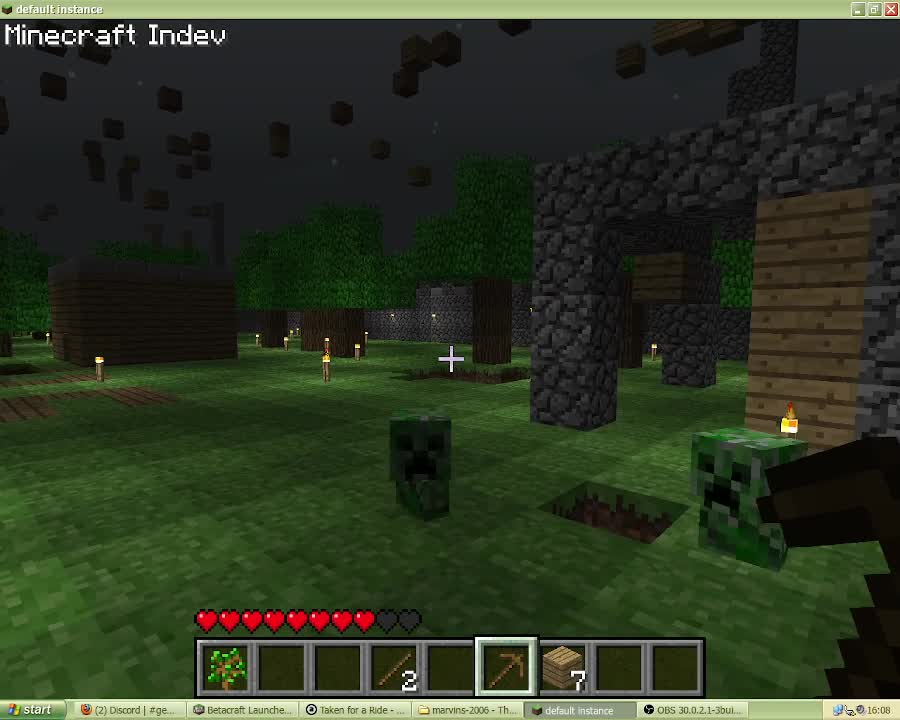Pick the wooden planks hotbar slot
The height and width of the screenshot is (720, 900).
[563, 667]
